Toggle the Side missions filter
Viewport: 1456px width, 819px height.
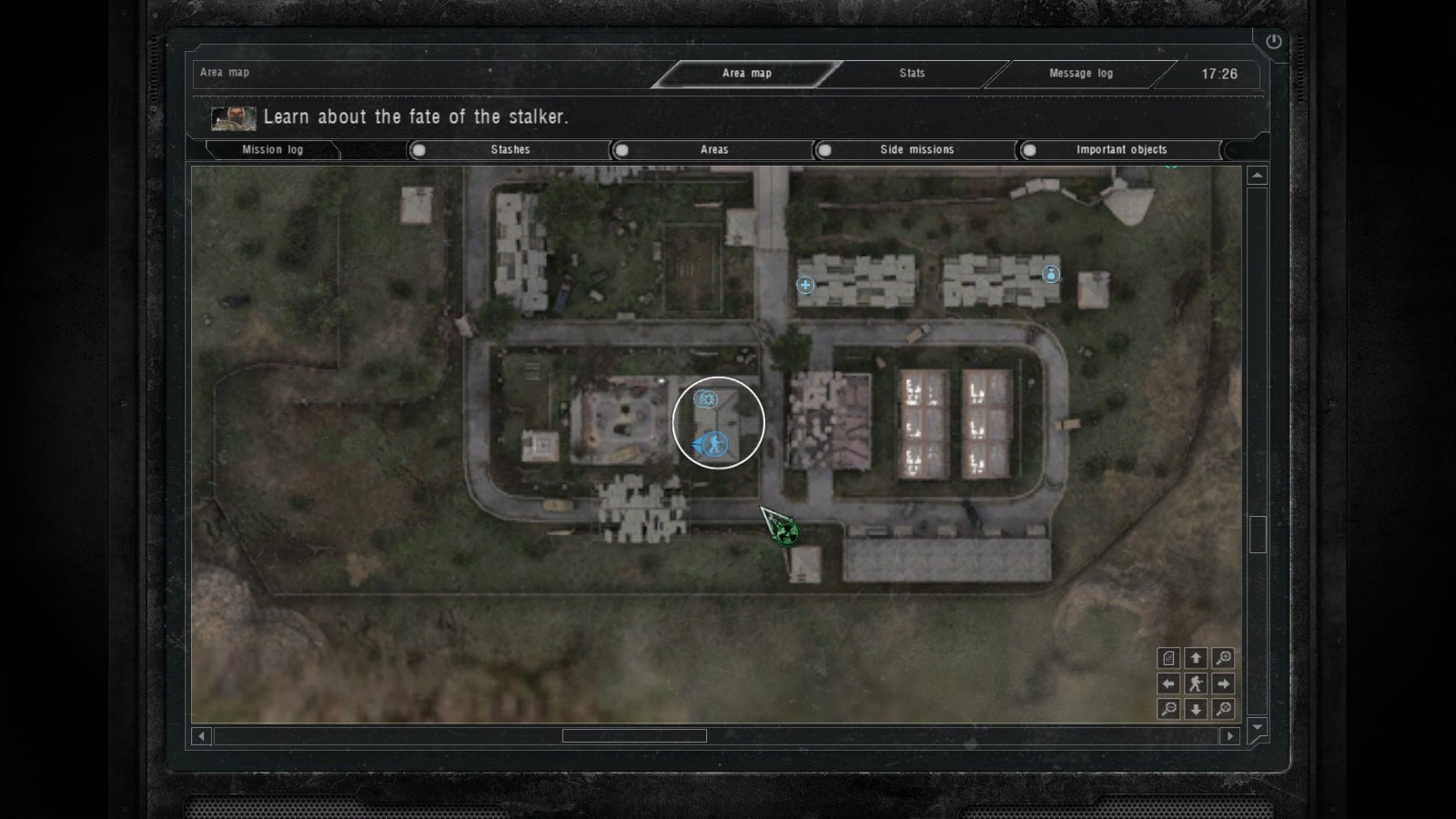coord(824,150)
